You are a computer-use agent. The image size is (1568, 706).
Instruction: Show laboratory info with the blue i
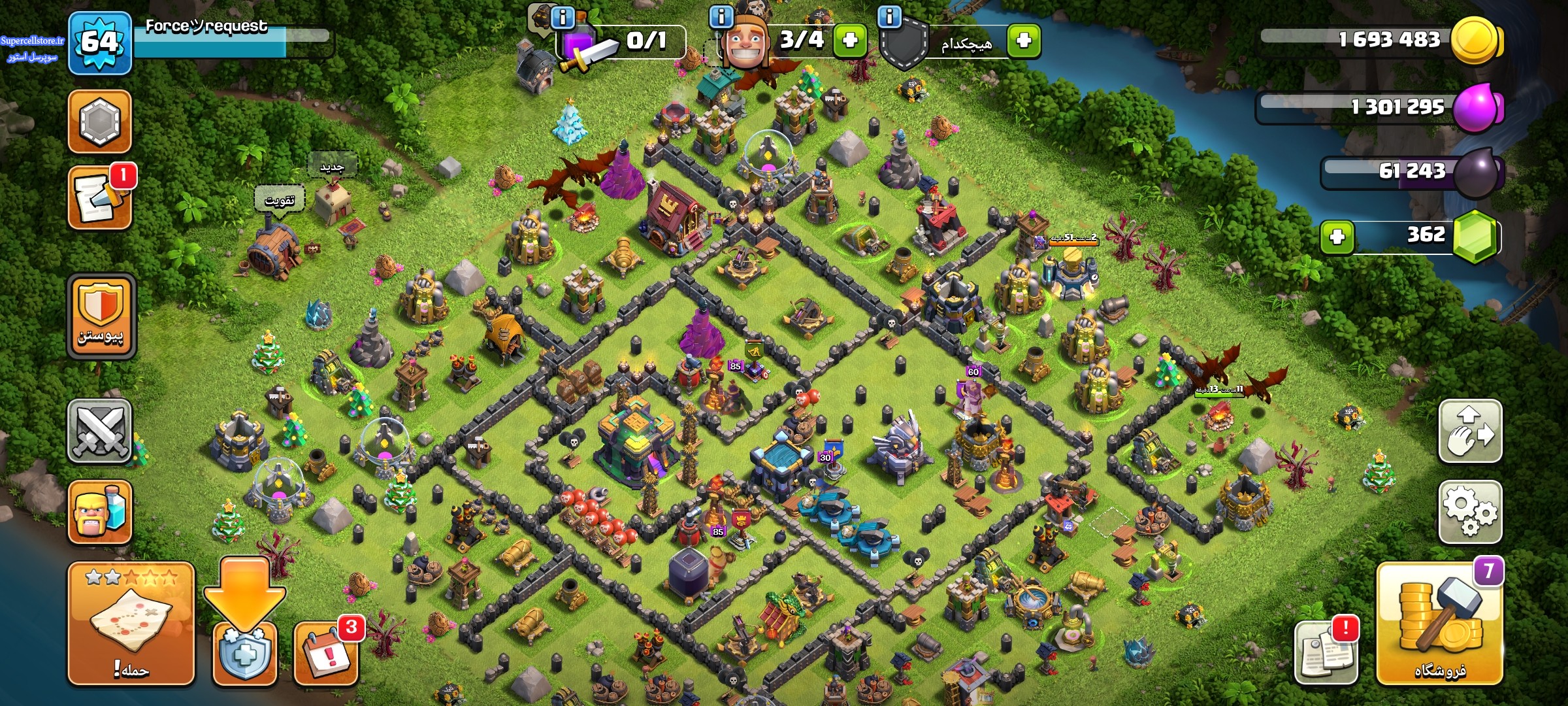[x=563, y=17]
